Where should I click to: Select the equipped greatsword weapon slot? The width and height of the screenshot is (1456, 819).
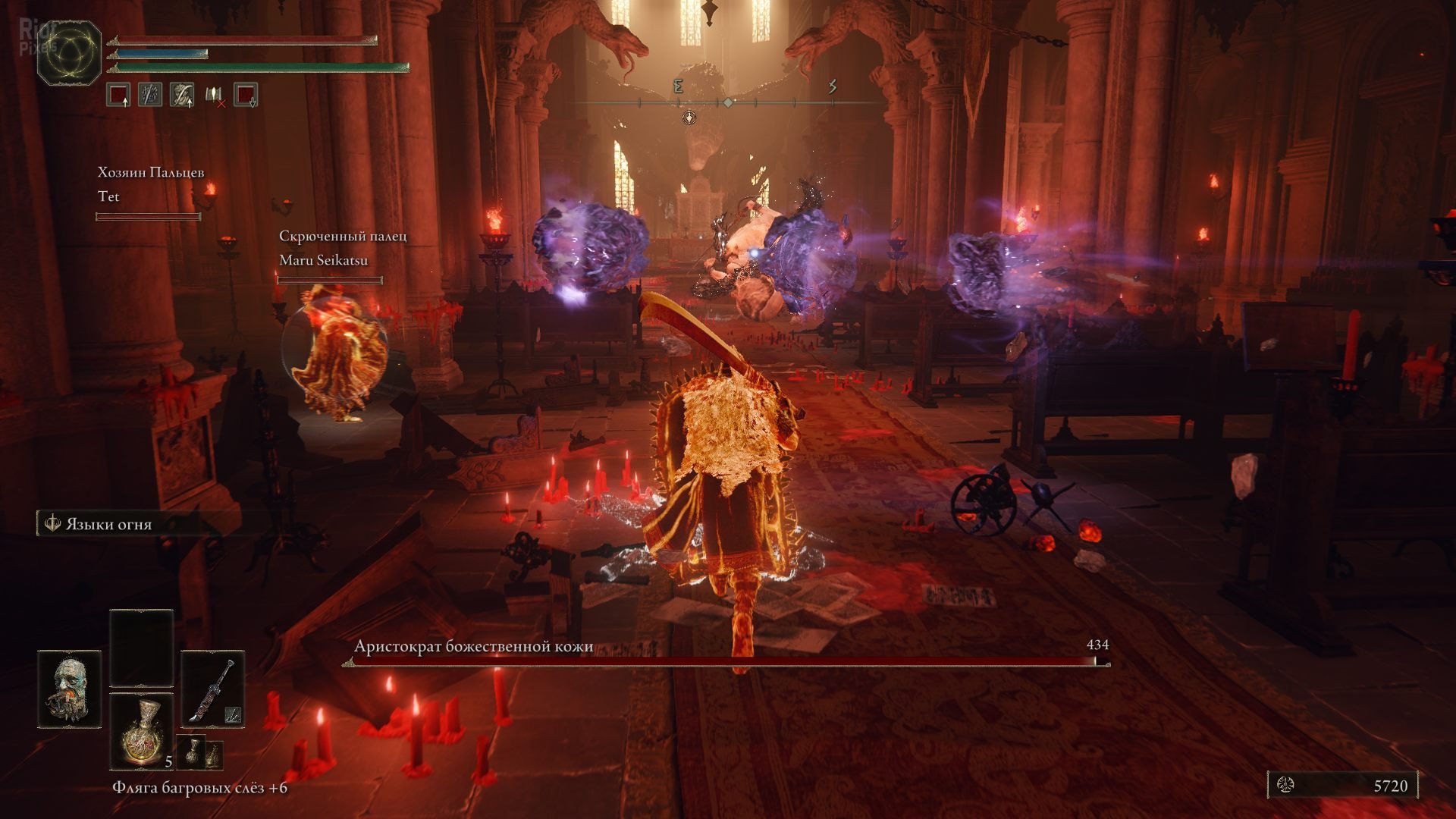coord(213,689)
